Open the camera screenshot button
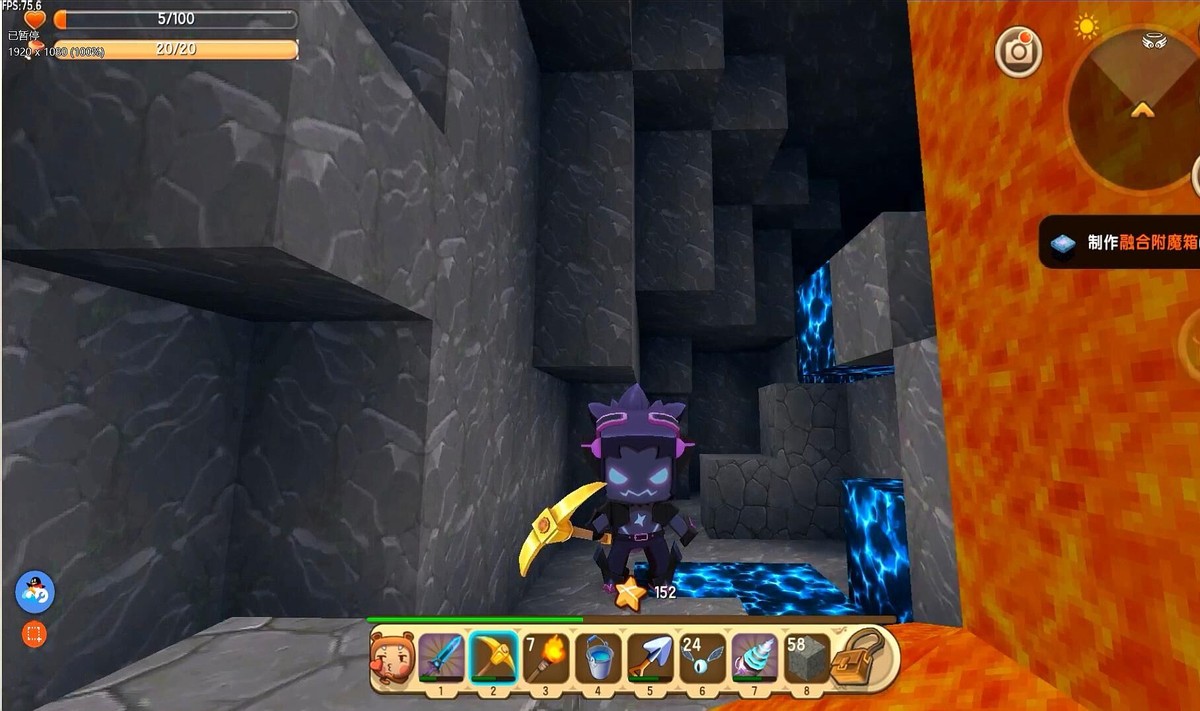Image resolution: width=1200 pixels, height=711 pixels. click(1018, 52)
